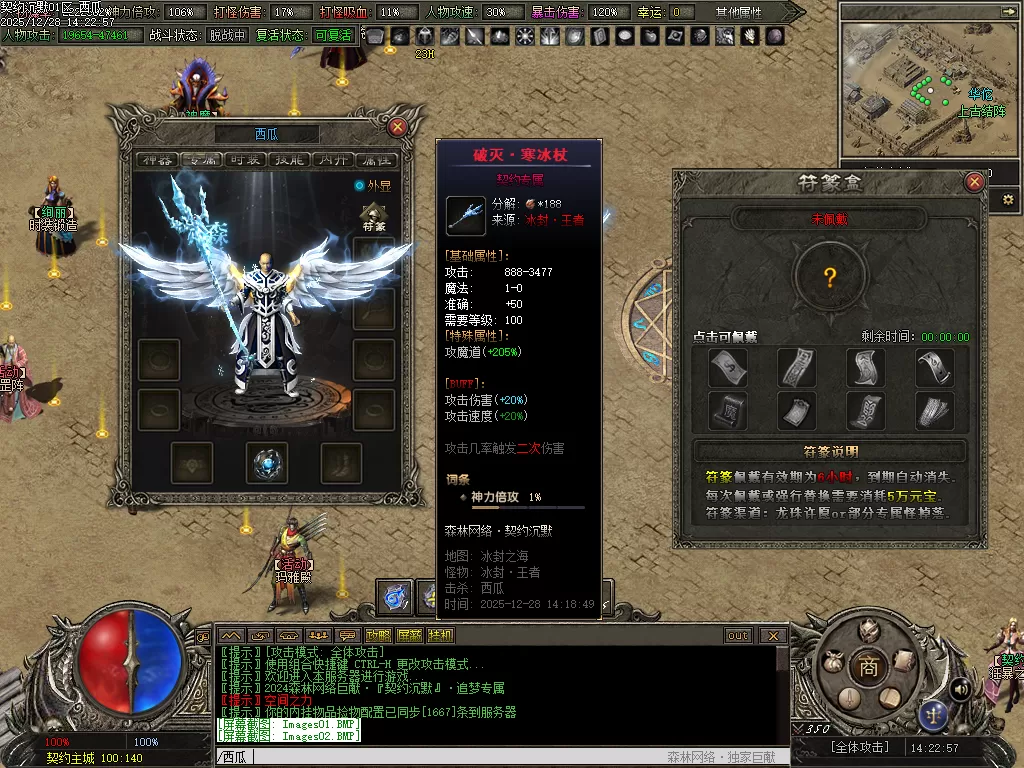Click the chat panel's out button

pyautogui.click(x=738, y=636)
